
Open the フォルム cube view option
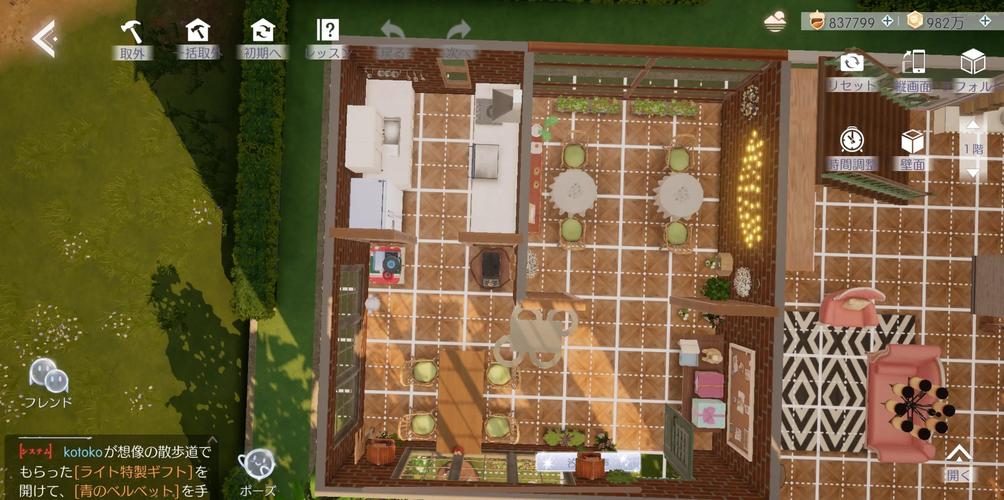[x=973, y=69]
